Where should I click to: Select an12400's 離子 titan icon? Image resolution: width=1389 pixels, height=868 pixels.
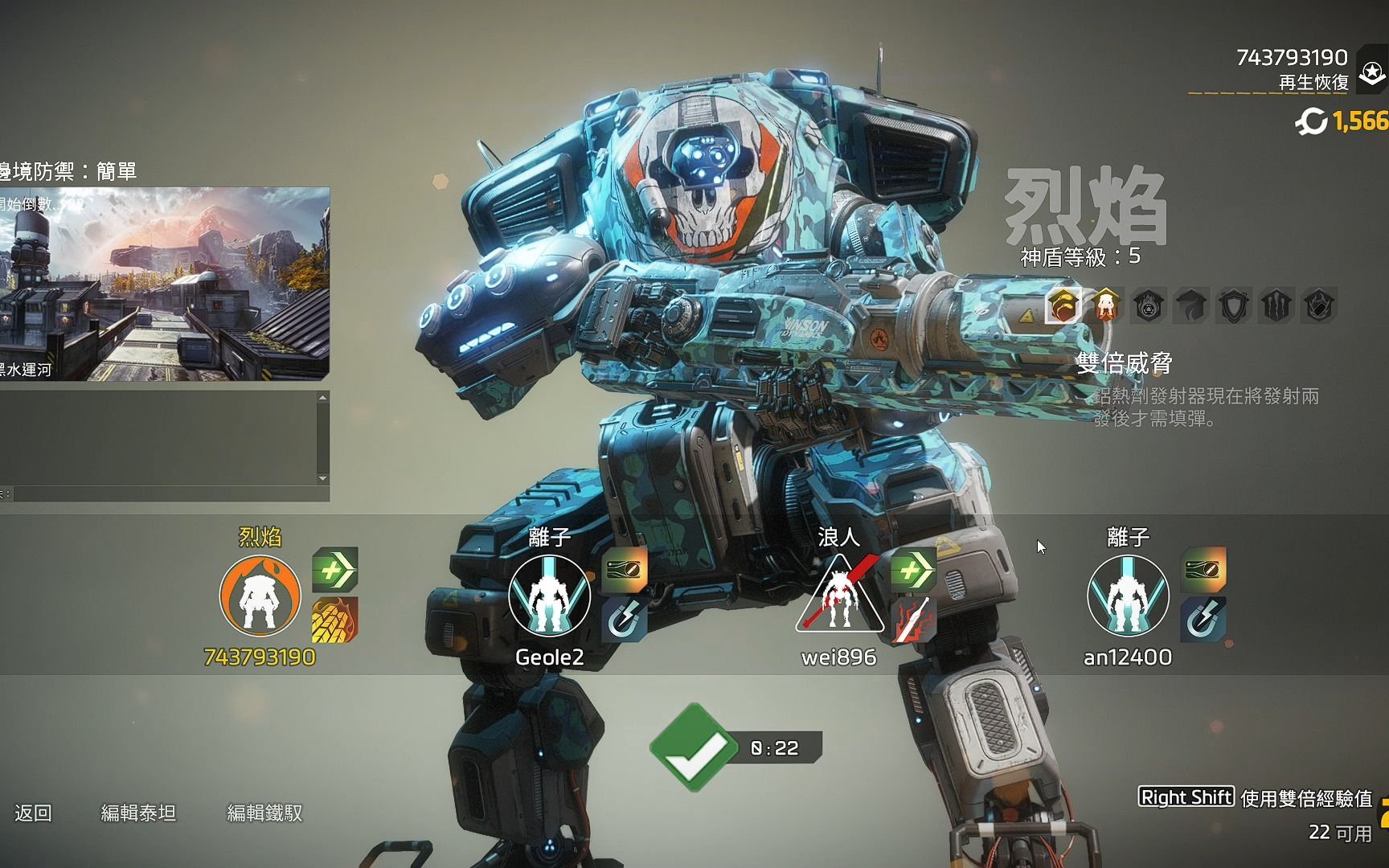pyautogui.click(x=1128, y=596)
